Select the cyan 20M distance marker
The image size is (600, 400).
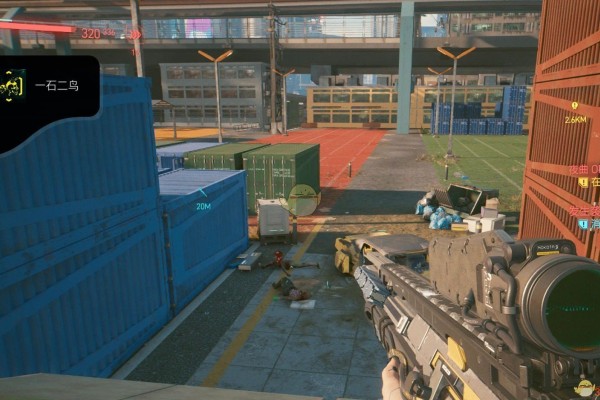point(203,205)
